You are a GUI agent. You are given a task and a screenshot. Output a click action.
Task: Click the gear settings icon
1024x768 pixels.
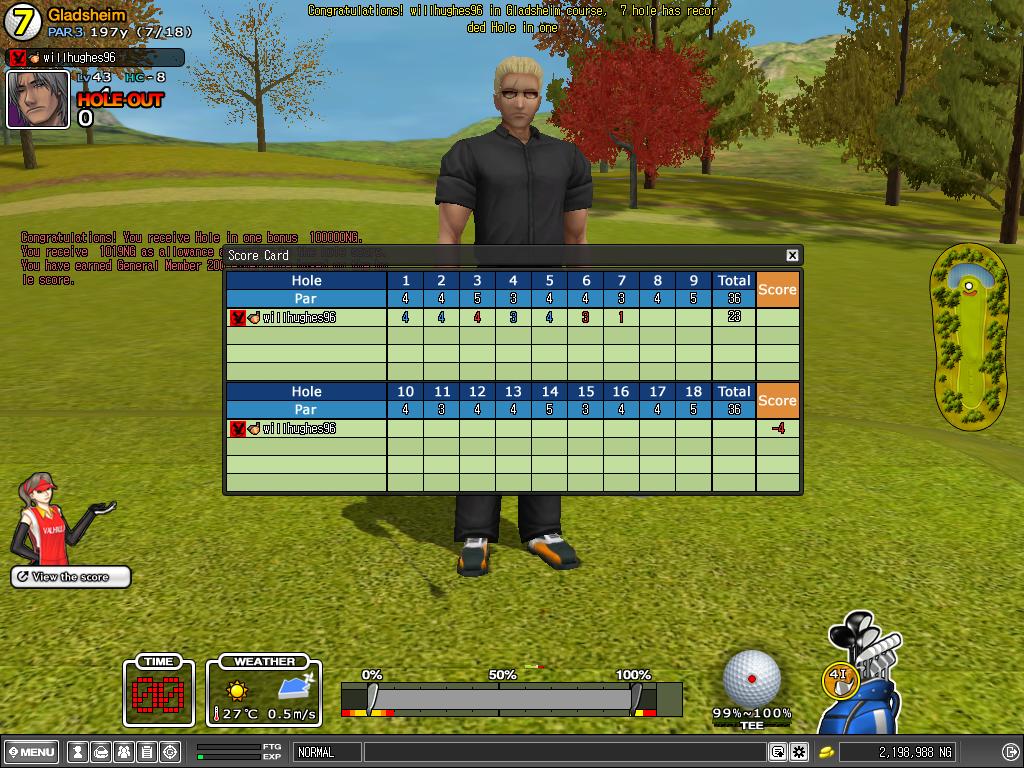pyautogui.click(x=799, y=752)
